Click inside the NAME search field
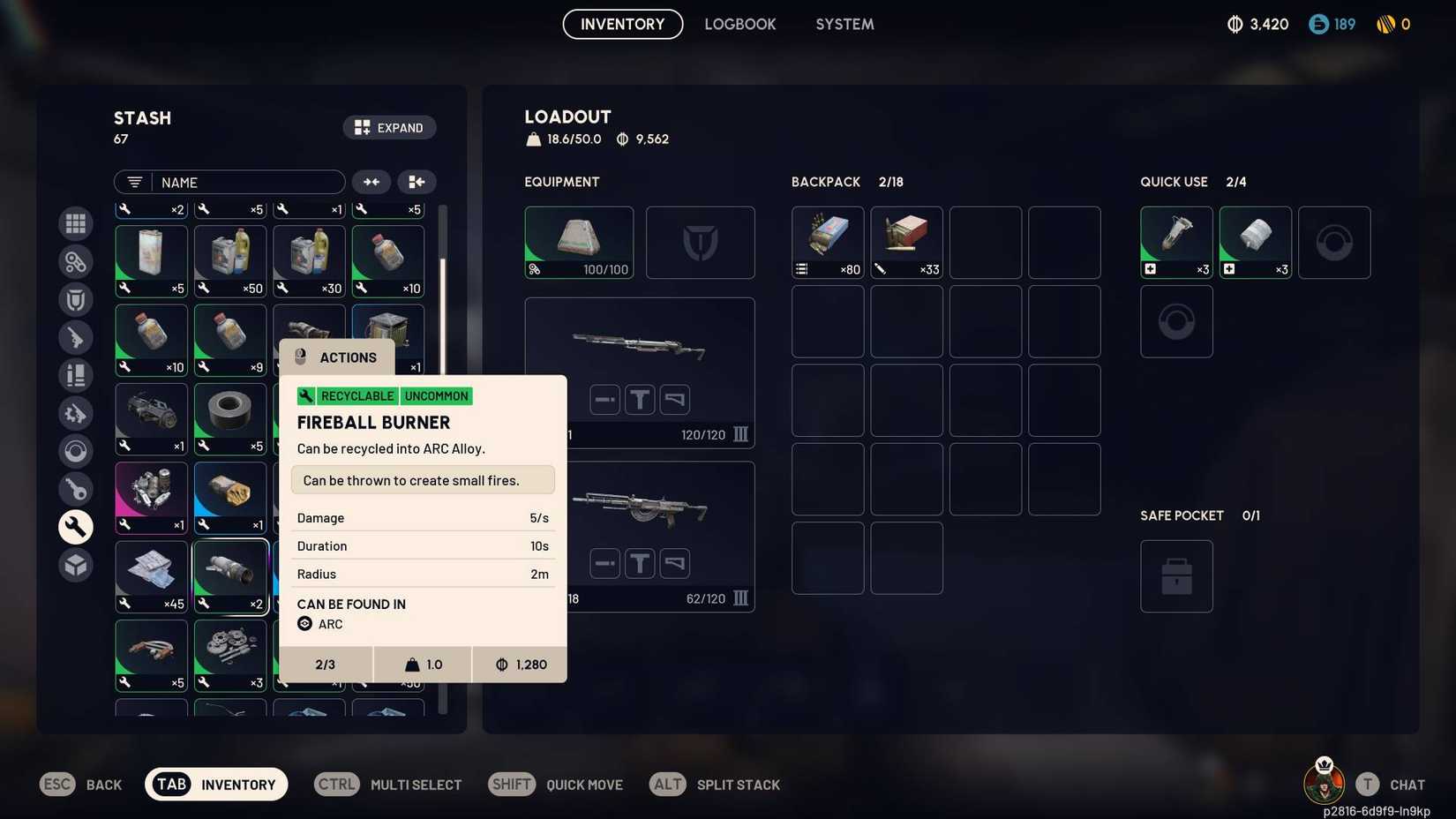Screen dimensions: 1456x819 click(x=251, y=182)
